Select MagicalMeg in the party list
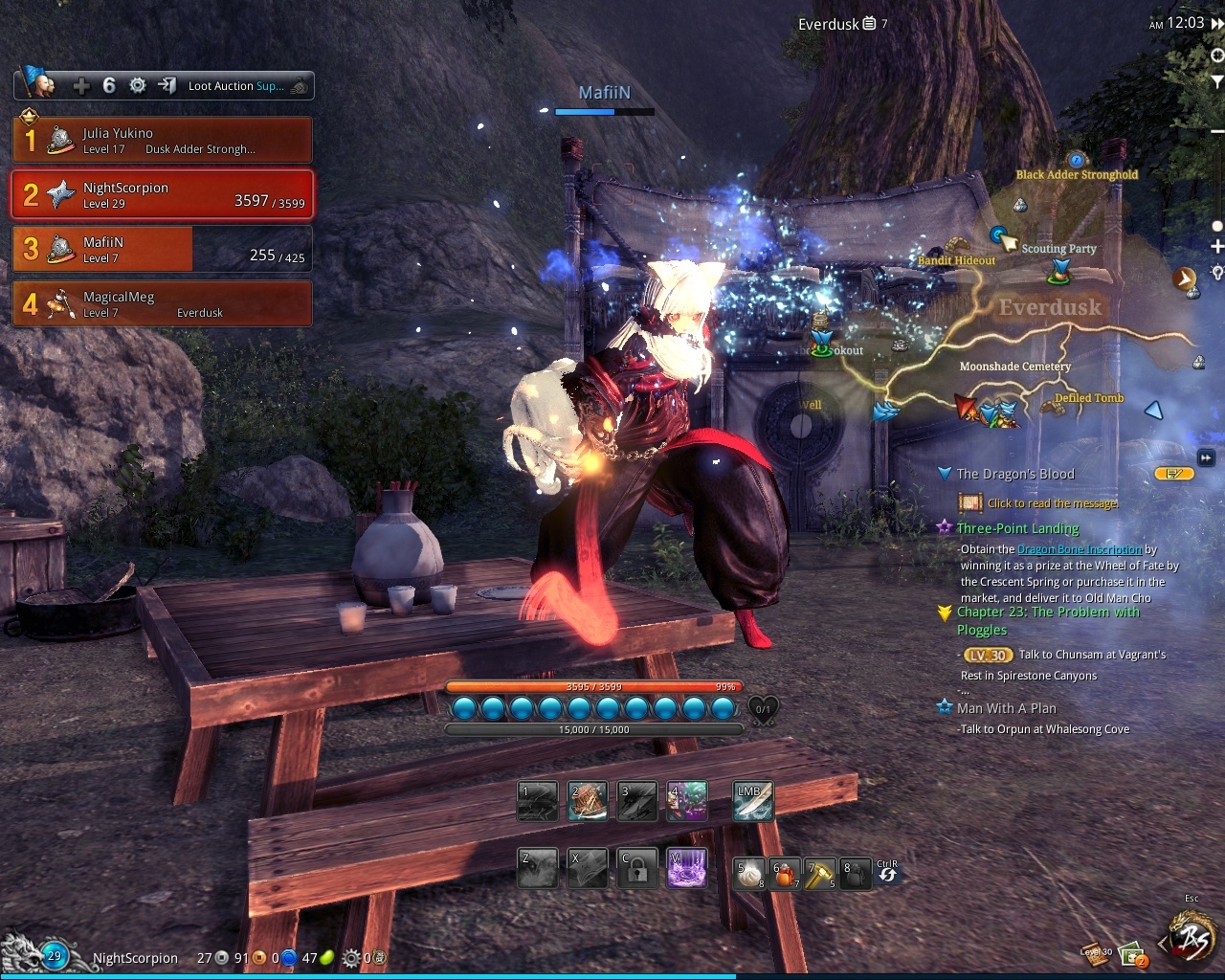This screenshot has width=1225, height=980. (163, 304)
